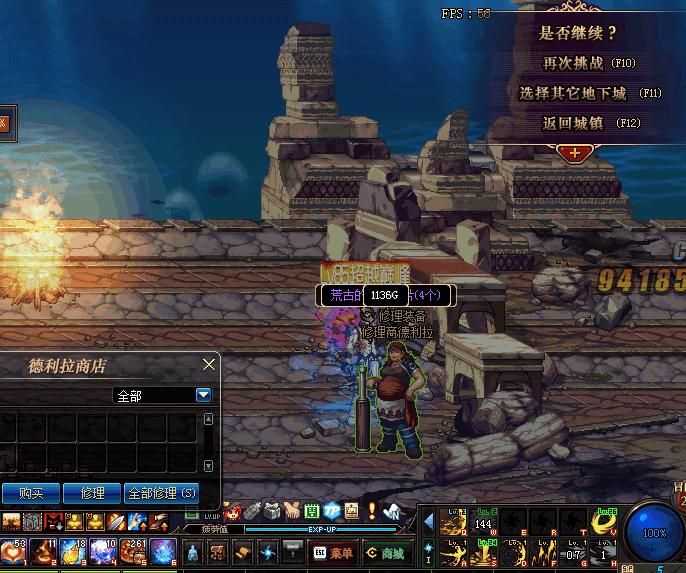Use the consumable slot showing 261
The height and width of the screenshot is (573, 686).
(134, 551)
